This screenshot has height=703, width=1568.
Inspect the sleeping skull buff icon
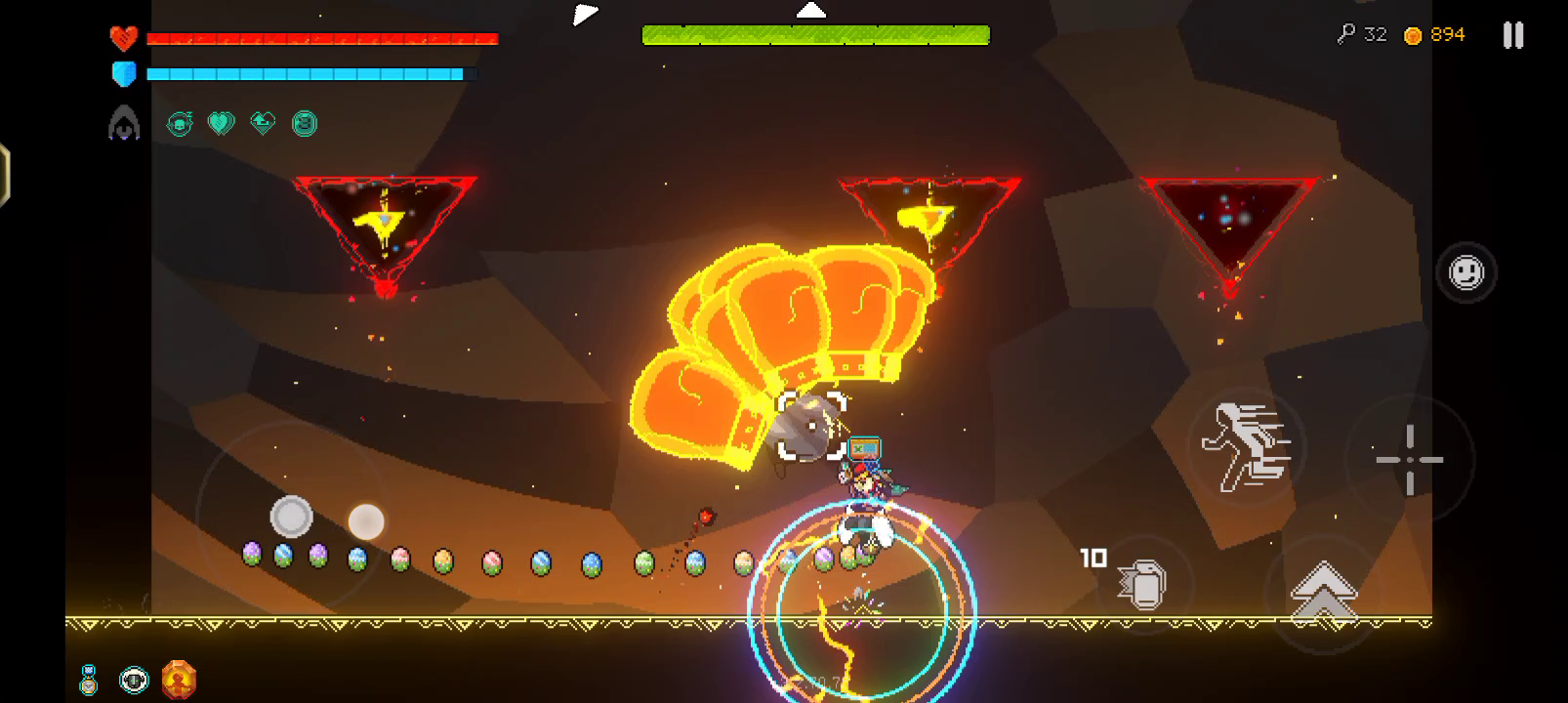point(180,124)
